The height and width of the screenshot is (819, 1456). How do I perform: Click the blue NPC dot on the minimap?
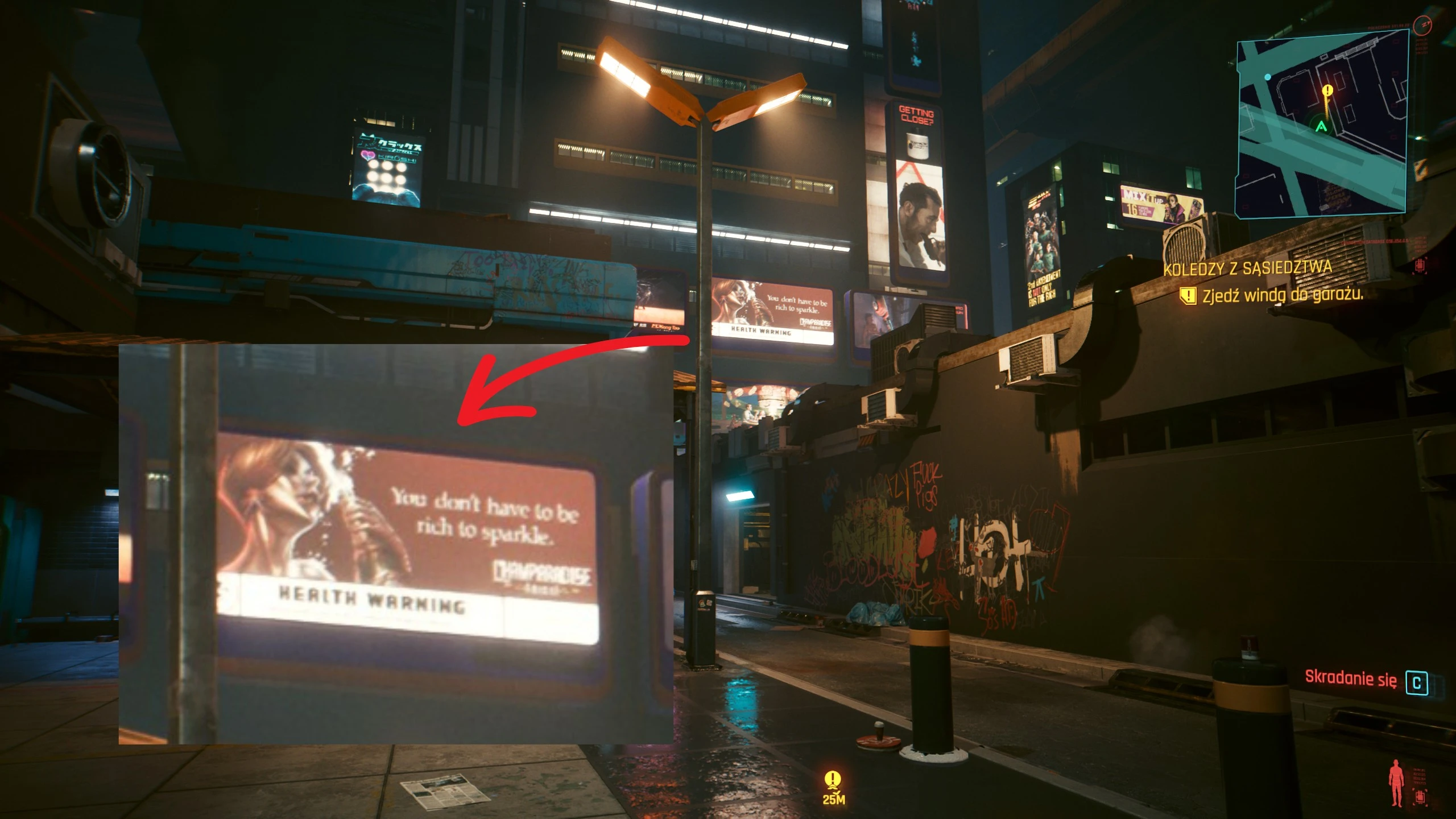click(x=1268, y=78)
